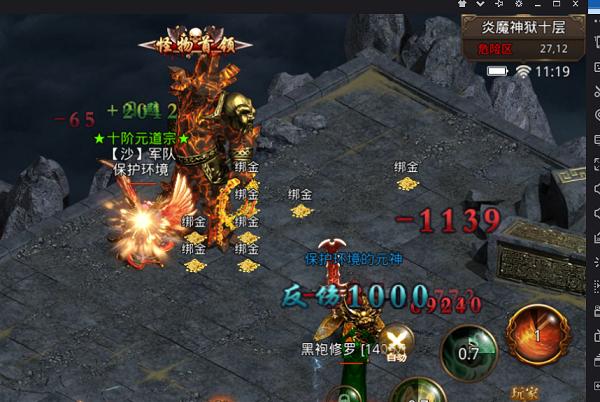The image size is (600, 402).
Task: Open emulator settings gear in title bar
Action: click(x=517, y=5)
